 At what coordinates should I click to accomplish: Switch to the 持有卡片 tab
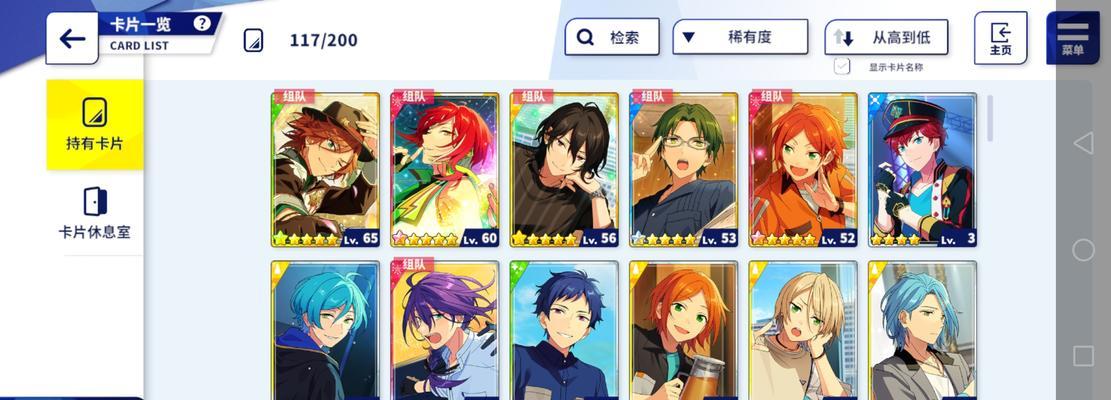(x=95, y=124)
